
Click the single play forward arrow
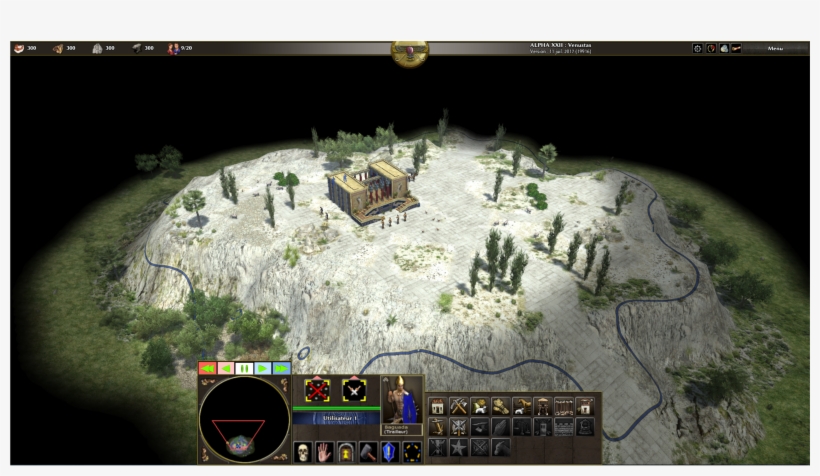[x=262, y=368]
